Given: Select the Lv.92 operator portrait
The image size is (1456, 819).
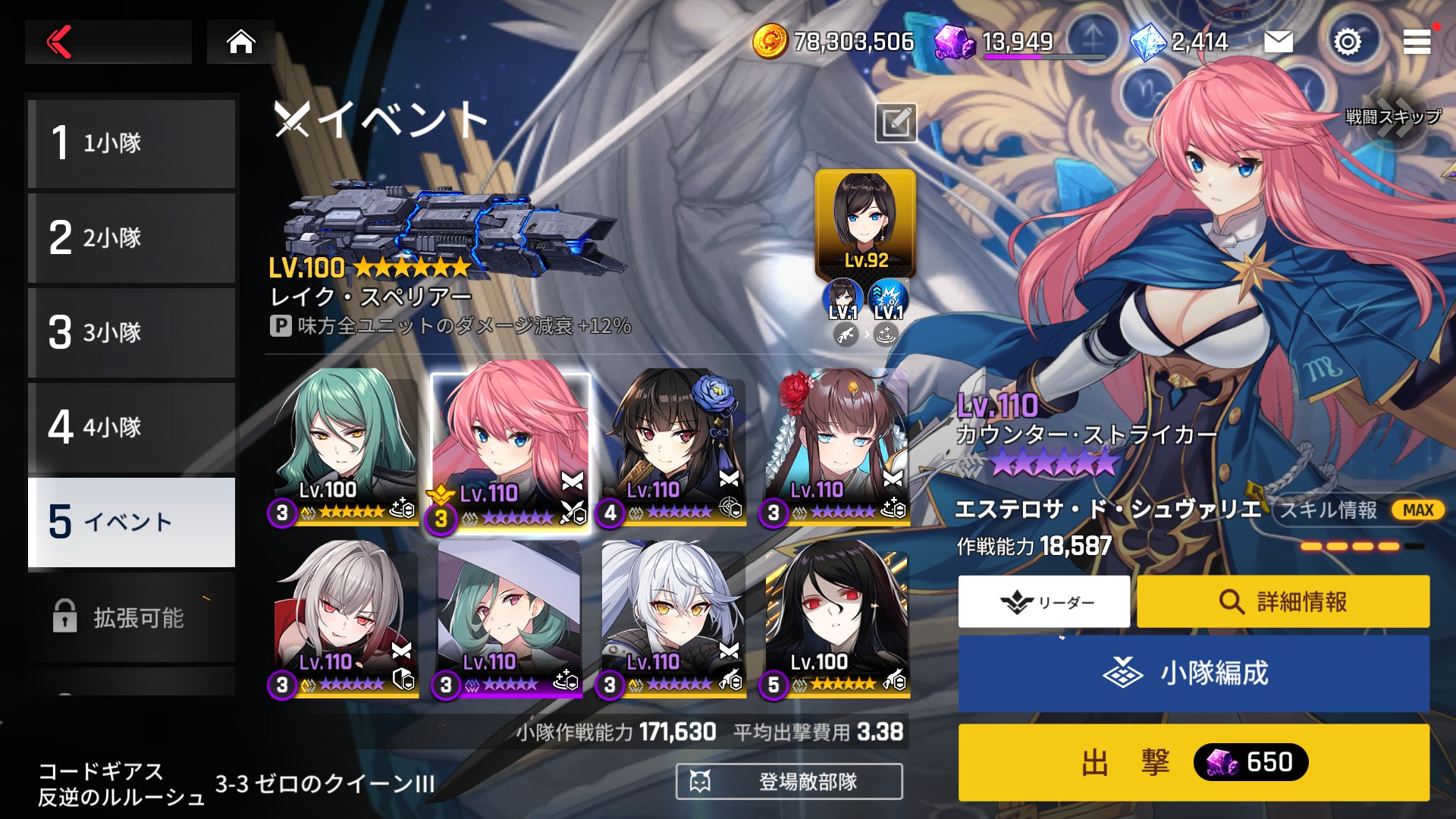Looking at the screenshot, I should click(865, 221).
